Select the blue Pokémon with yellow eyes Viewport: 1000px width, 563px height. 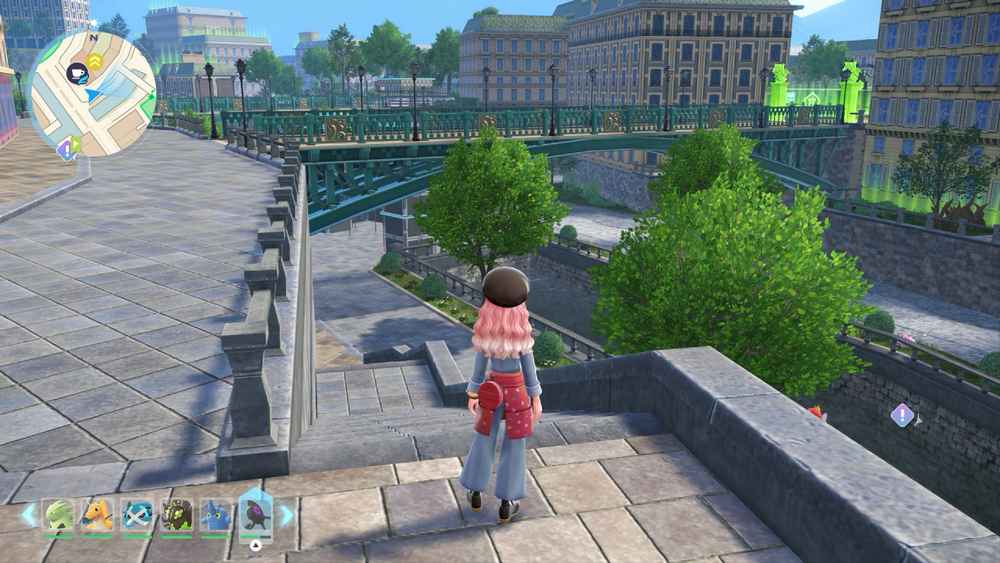[216, 515]
